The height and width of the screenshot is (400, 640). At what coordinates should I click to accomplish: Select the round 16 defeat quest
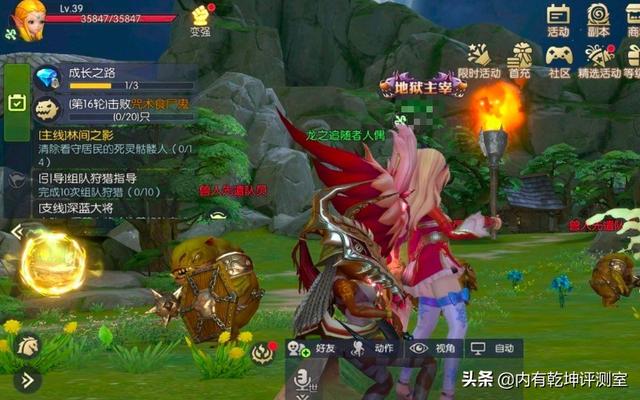(112, 110)
